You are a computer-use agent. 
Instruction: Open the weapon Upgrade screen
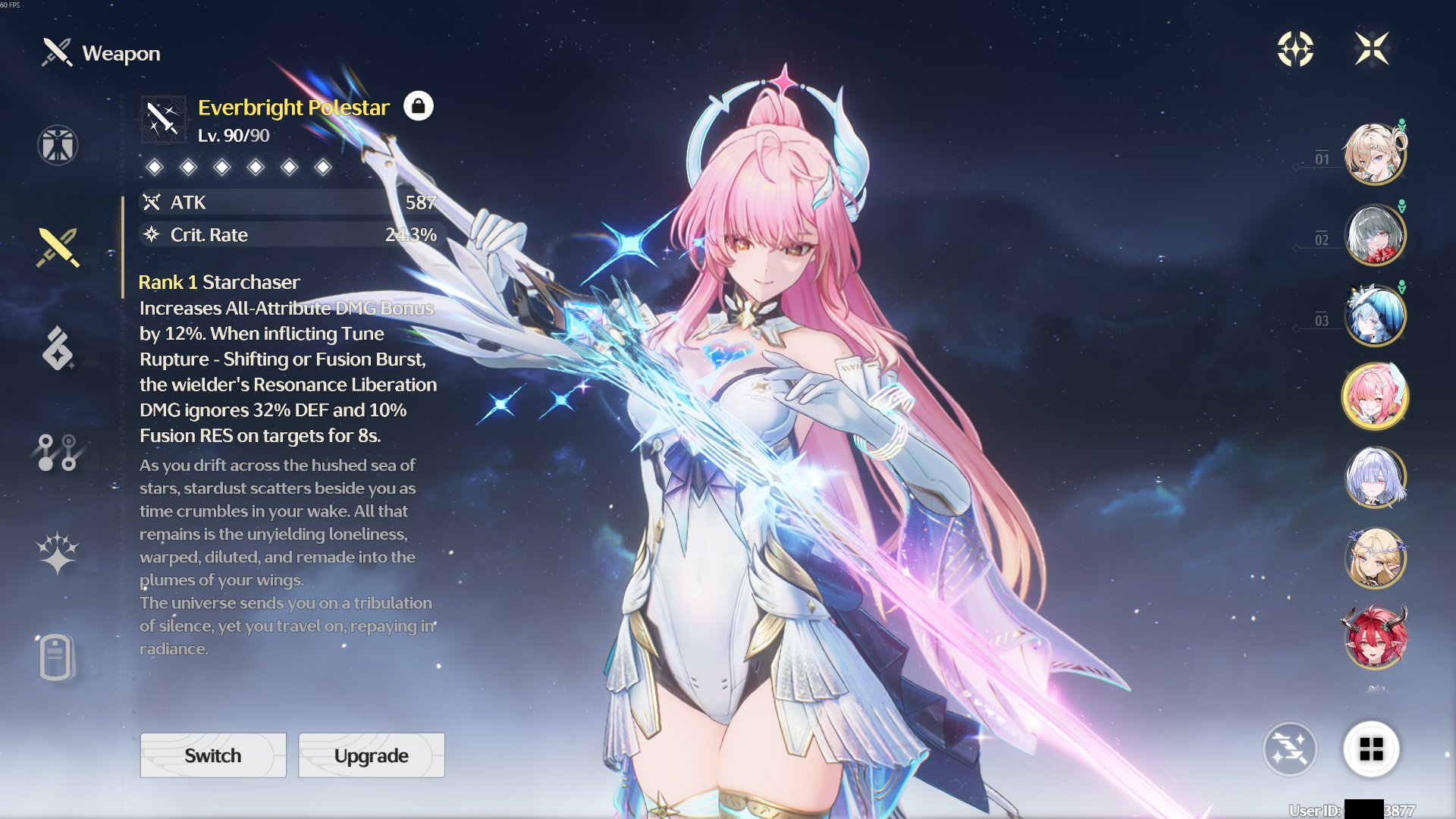371,755
